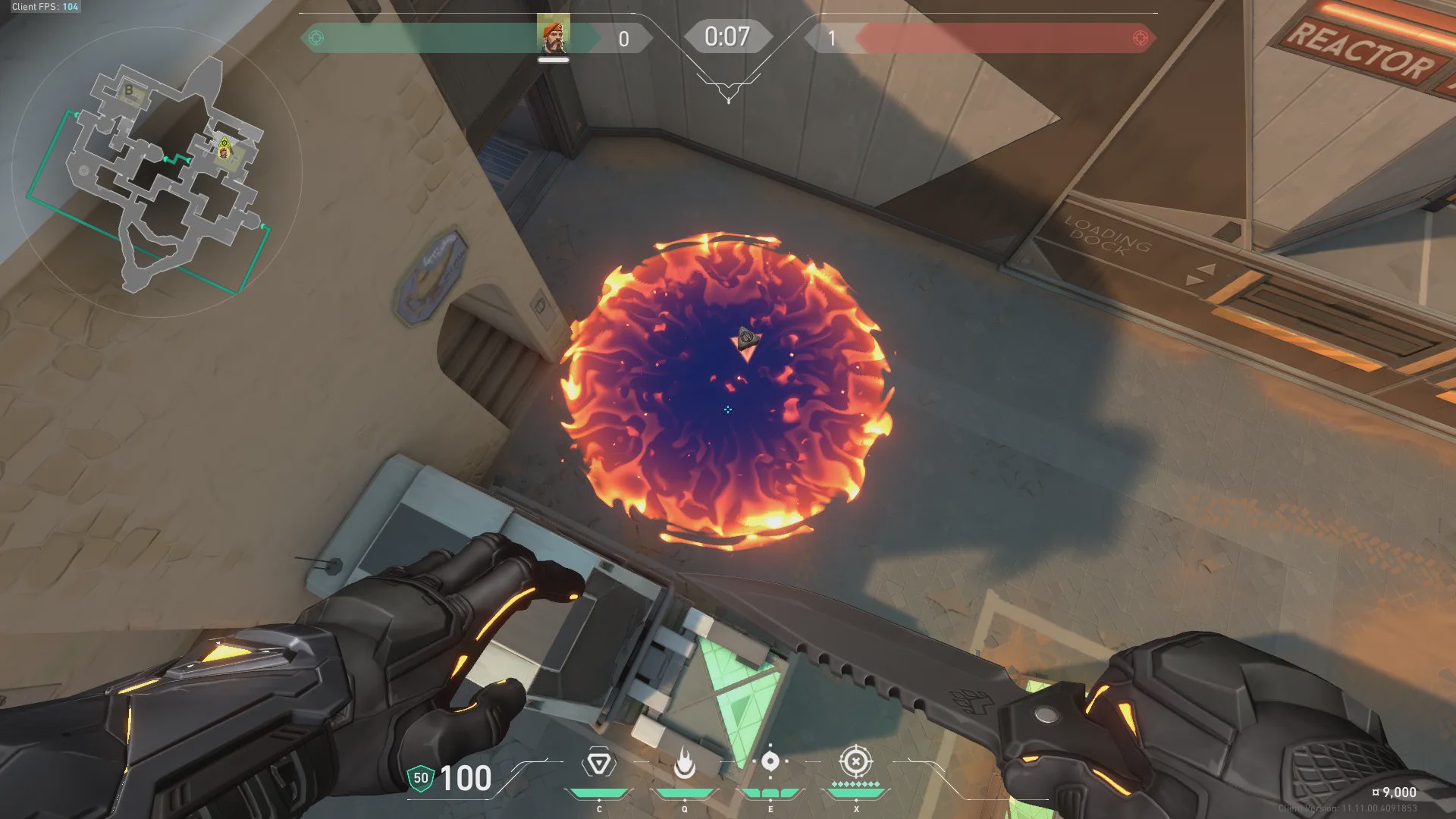Select the Brimstone agent portrait
This screenshot has width=1456, height=819.
[x=553, y=36]
